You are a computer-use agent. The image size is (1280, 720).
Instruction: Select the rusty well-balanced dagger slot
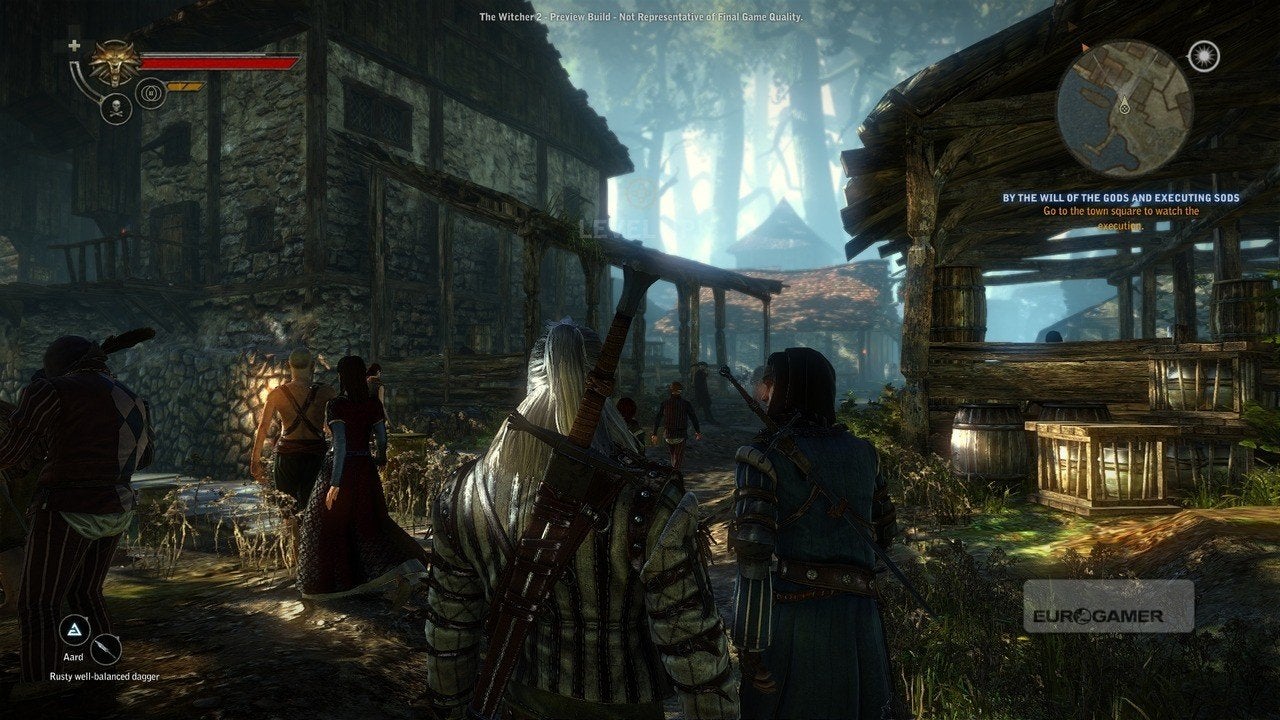point(105,650)
